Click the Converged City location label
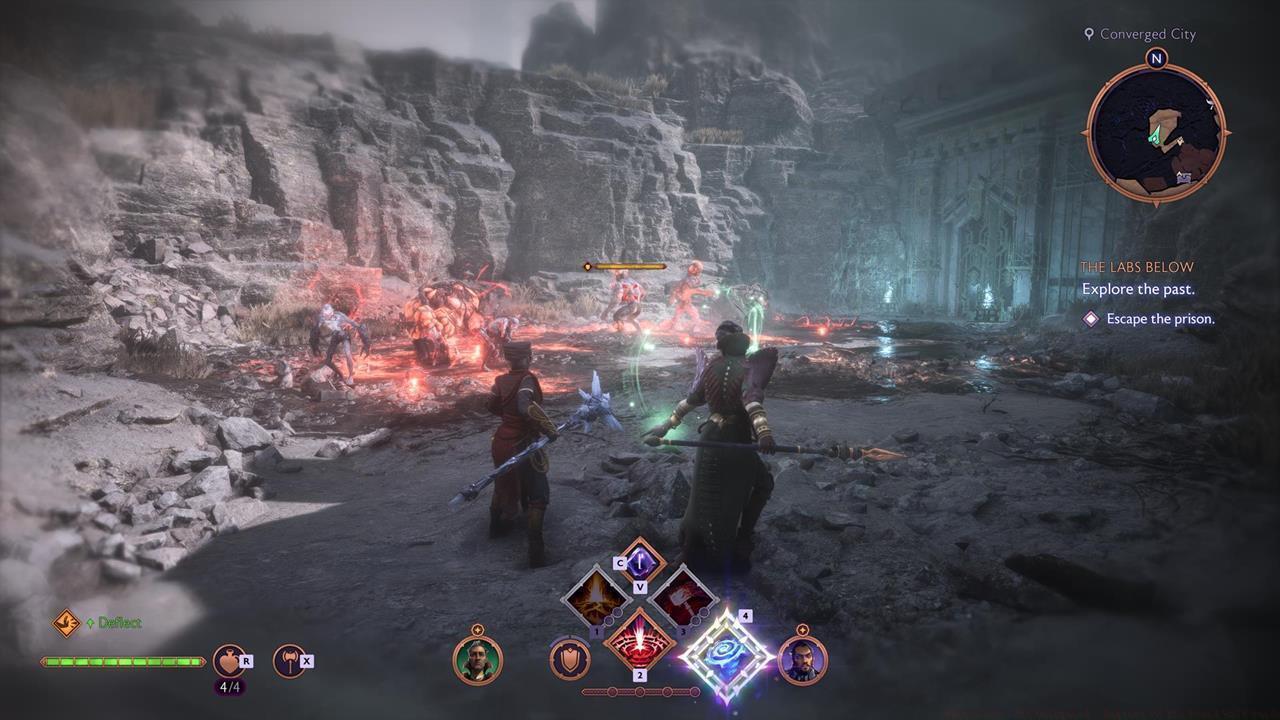The height and width of the screenshot is (720, 1280). click(1146, 34)
